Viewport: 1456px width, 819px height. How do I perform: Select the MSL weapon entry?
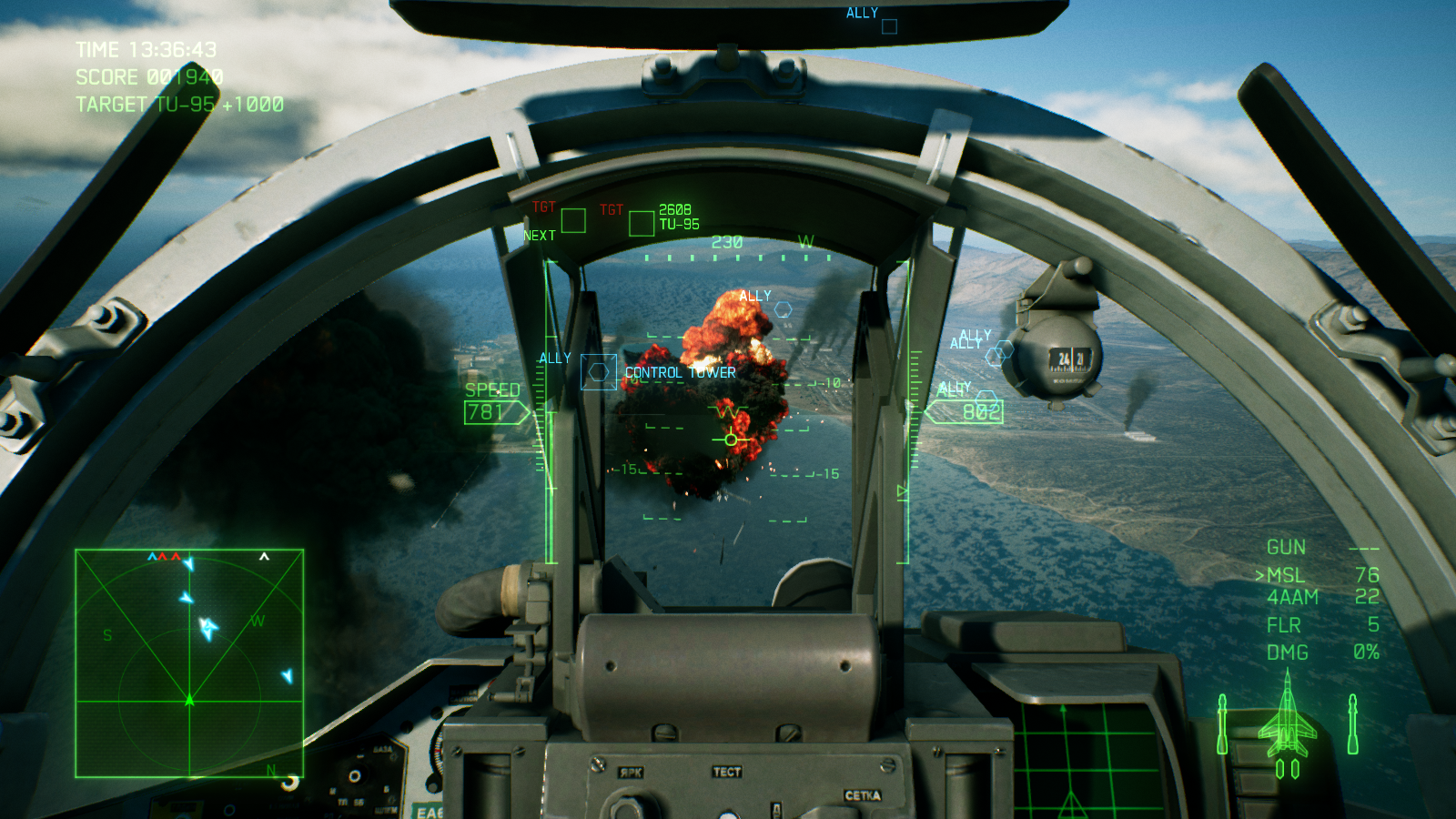pyautogui.click(x=1286, y=575)
